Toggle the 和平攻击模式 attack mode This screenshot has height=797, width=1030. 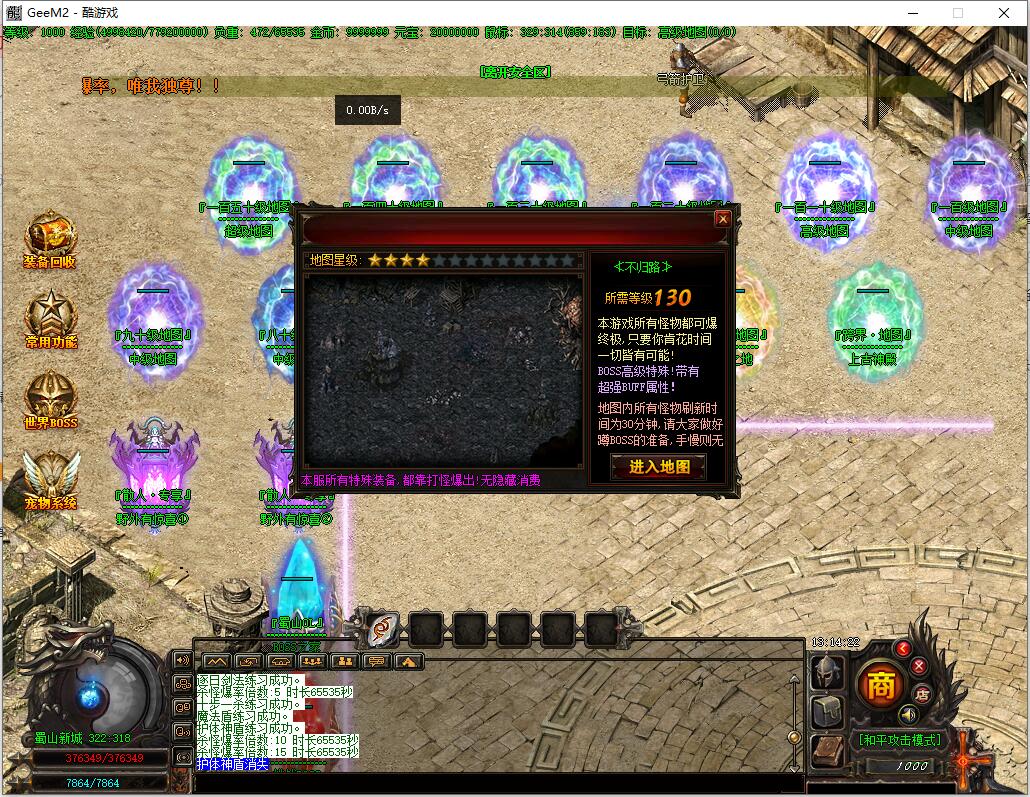tap(899, 740)
